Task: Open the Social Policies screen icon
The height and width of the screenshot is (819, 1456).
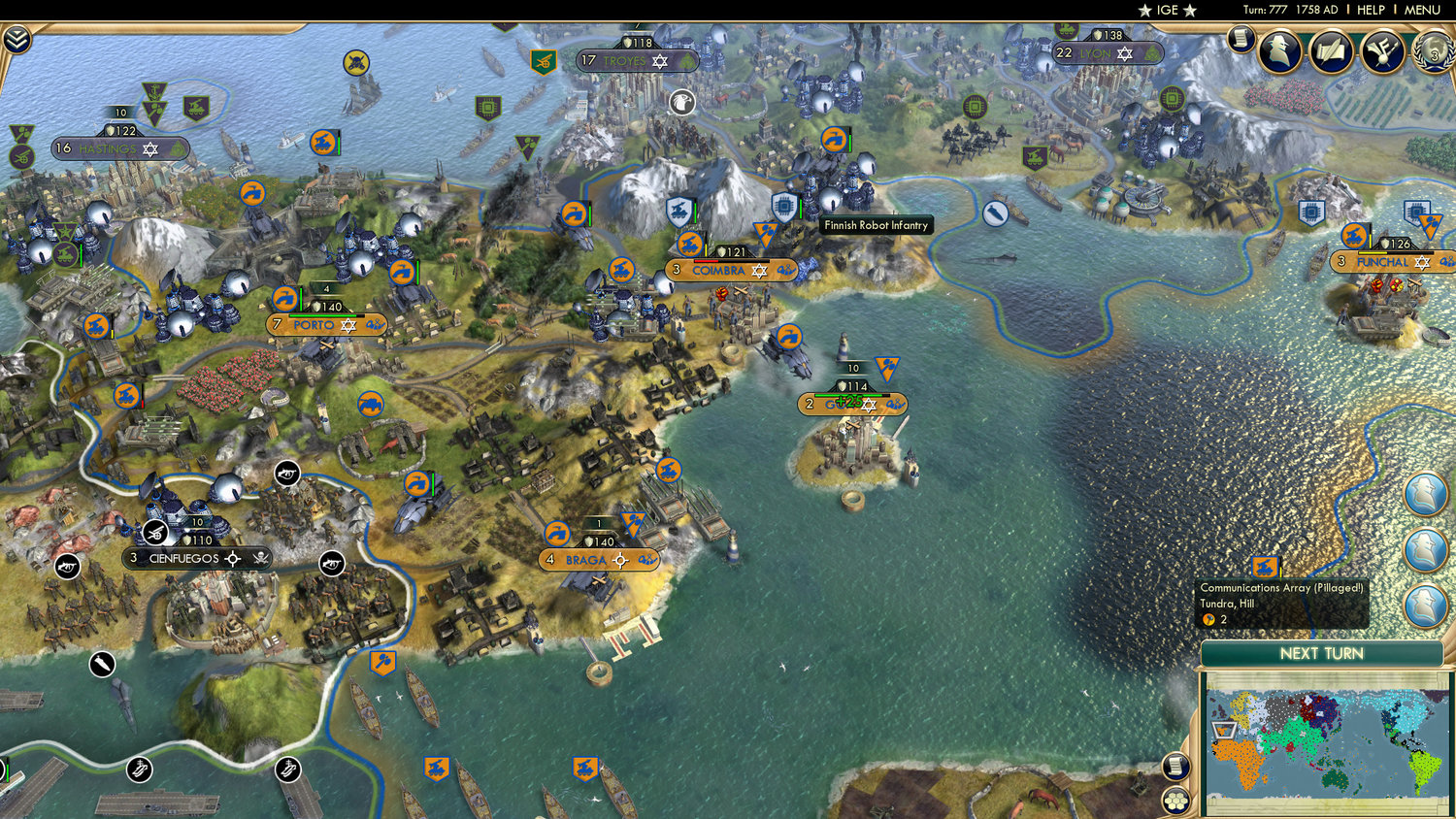Action: [x=1381, y=53]
